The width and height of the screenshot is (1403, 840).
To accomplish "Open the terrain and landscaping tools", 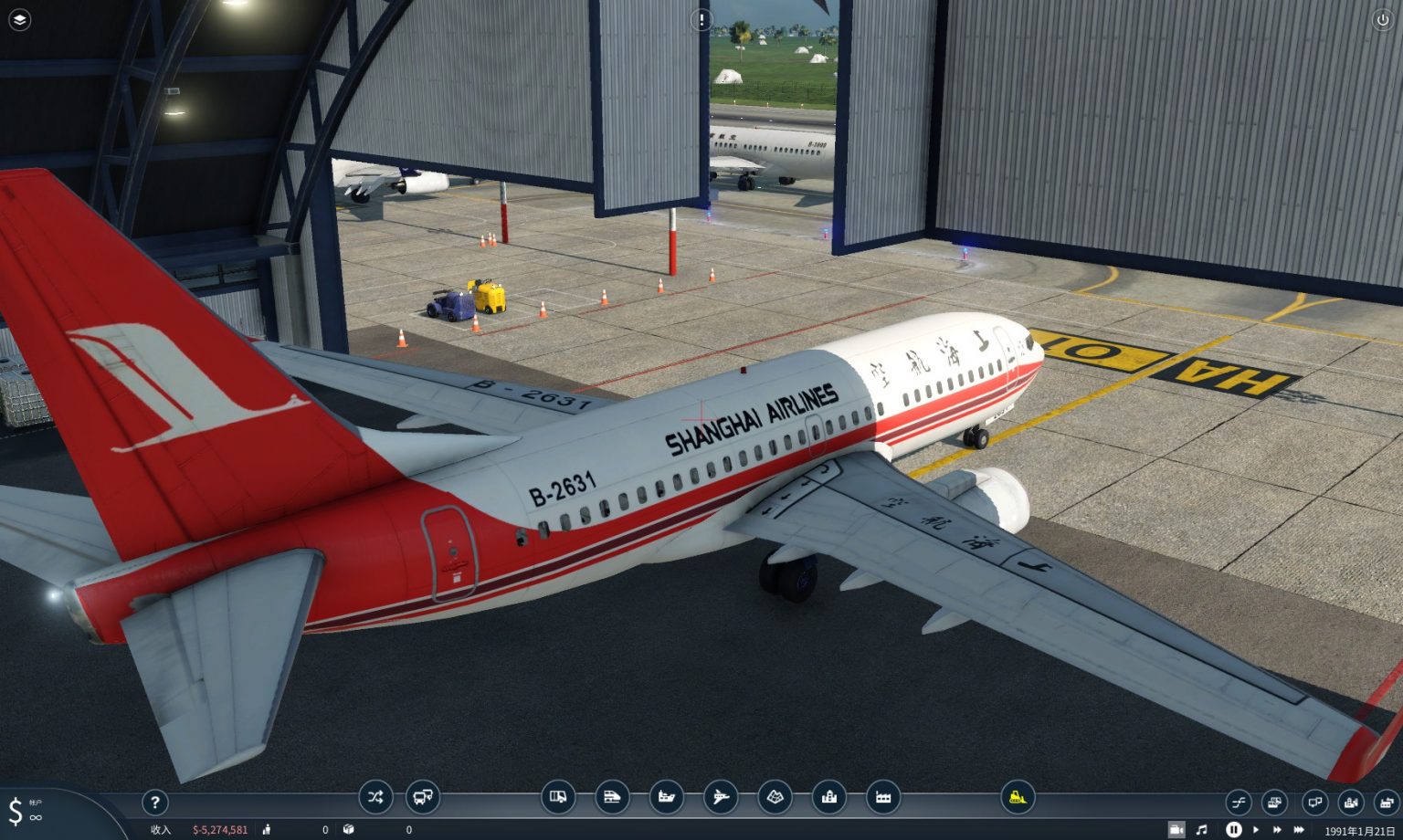I will coord(775,797).
